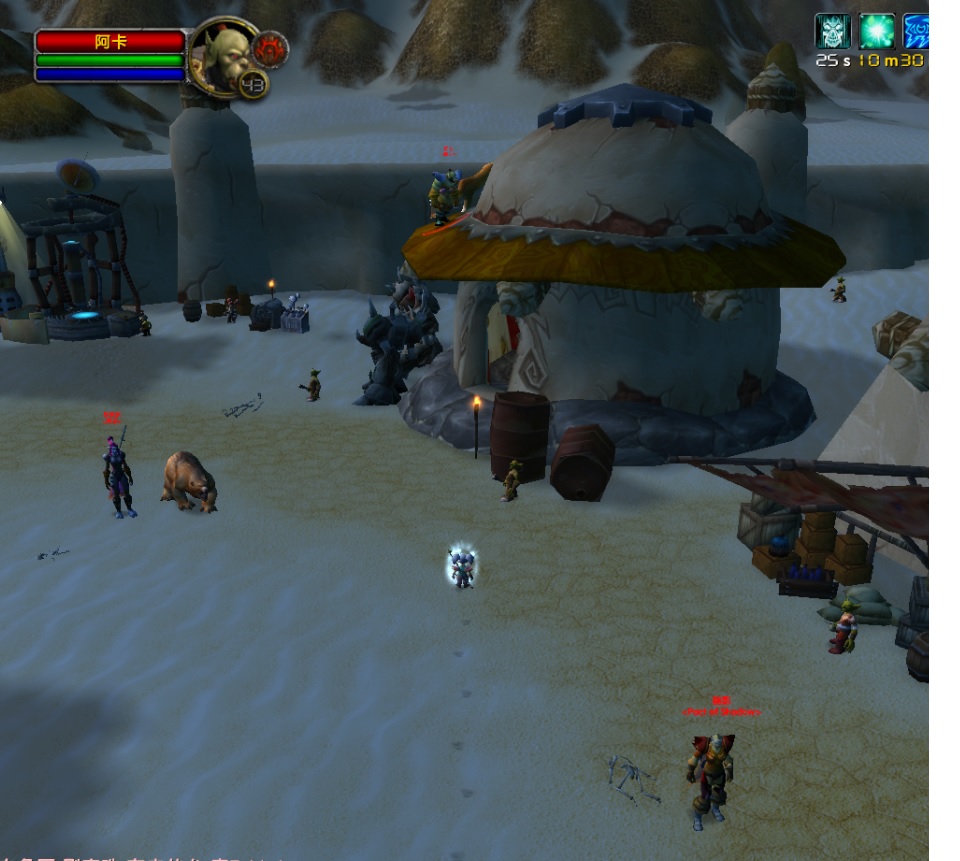
Task: Click the icy skull buff icon
Action: coord(832,31)
